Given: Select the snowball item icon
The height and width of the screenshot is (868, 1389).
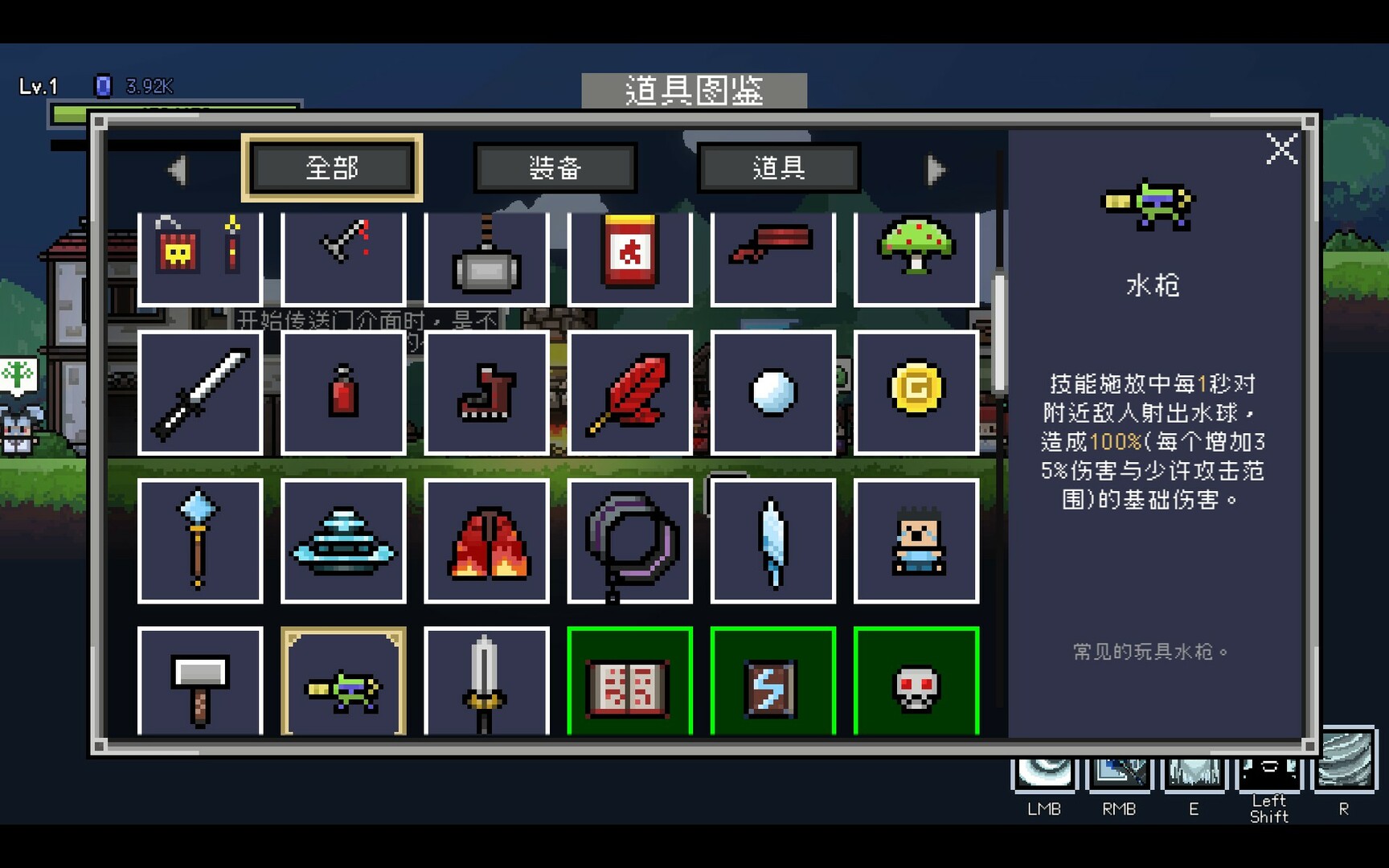Looking at the screenshot, I should click(x=773, y=391).
